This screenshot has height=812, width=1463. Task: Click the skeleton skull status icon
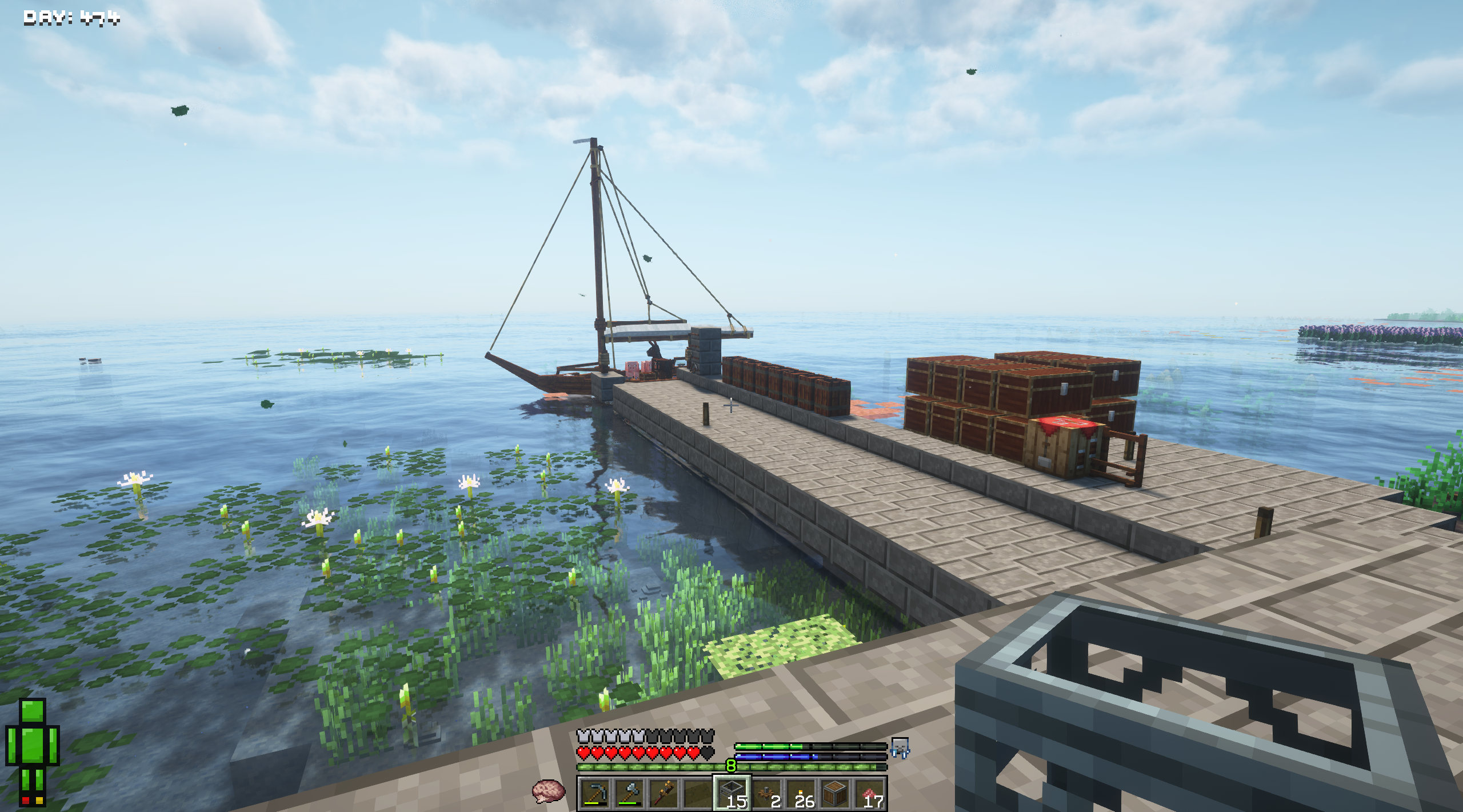(x=900, y=747)
